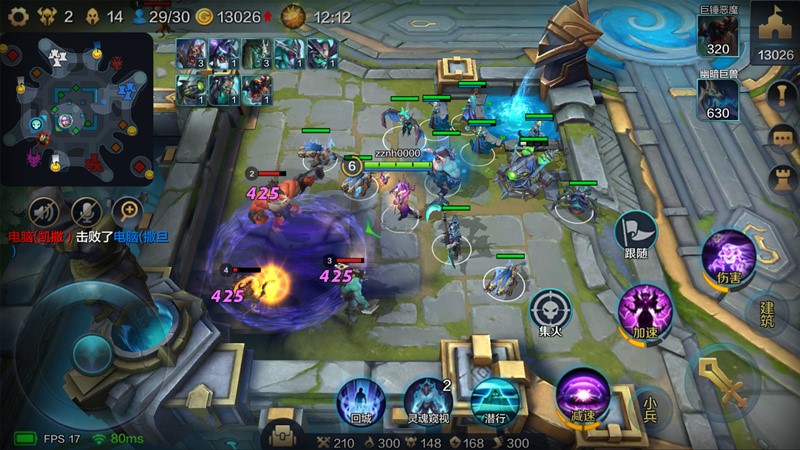Viewport: 800px width, 450px height.
Task: Tap the 建筑 building target button
Action: [x=768, y=313]
